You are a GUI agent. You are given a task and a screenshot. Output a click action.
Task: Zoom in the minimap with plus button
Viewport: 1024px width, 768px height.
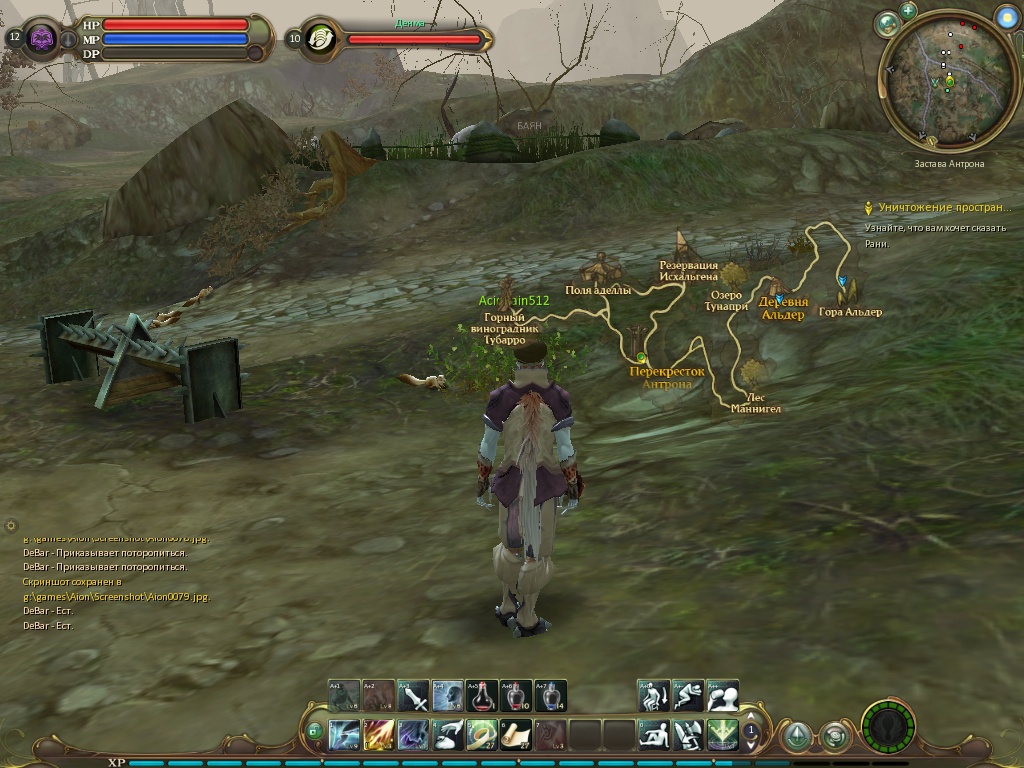click(908, 11)
